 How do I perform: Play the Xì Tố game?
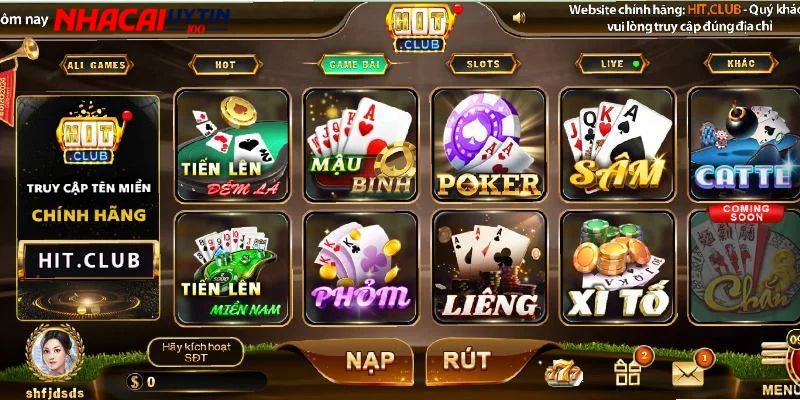click(616, 266)
